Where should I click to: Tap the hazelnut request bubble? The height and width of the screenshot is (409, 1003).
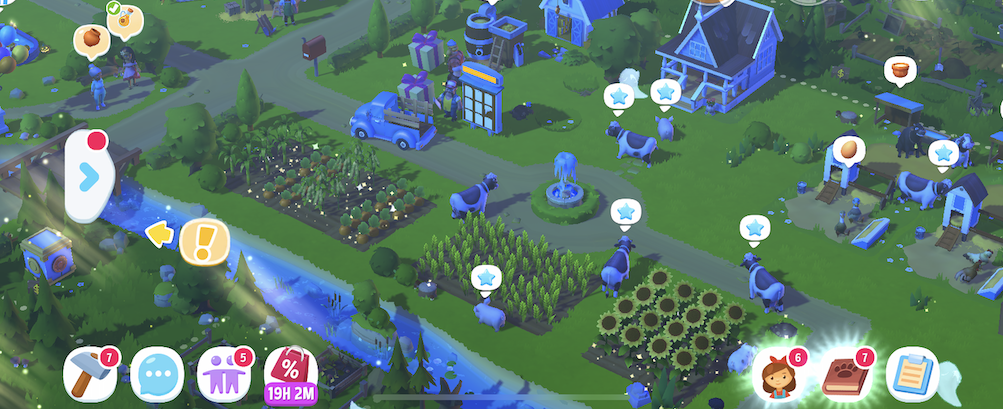90,40
